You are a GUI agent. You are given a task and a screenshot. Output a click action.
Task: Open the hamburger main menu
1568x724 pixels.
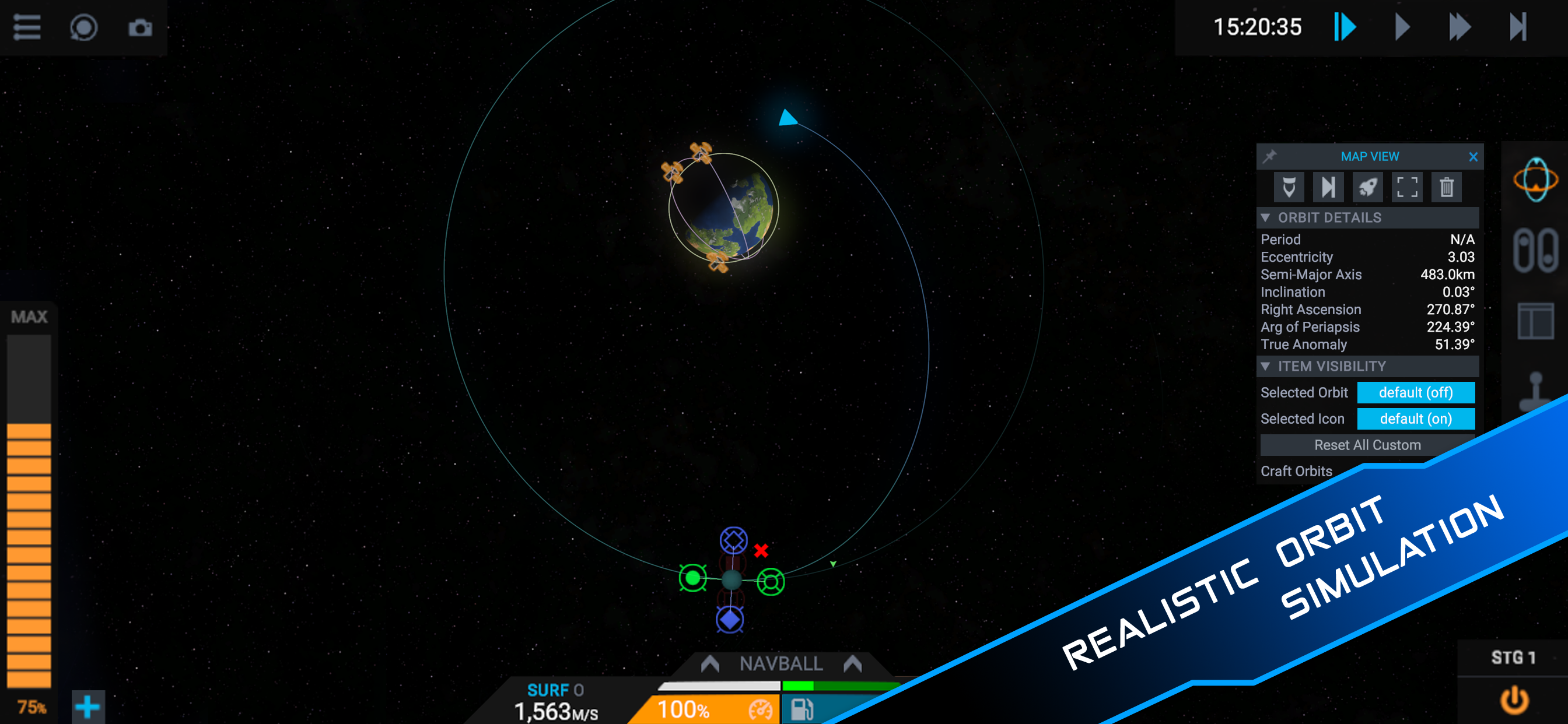[x=27, y=27]
